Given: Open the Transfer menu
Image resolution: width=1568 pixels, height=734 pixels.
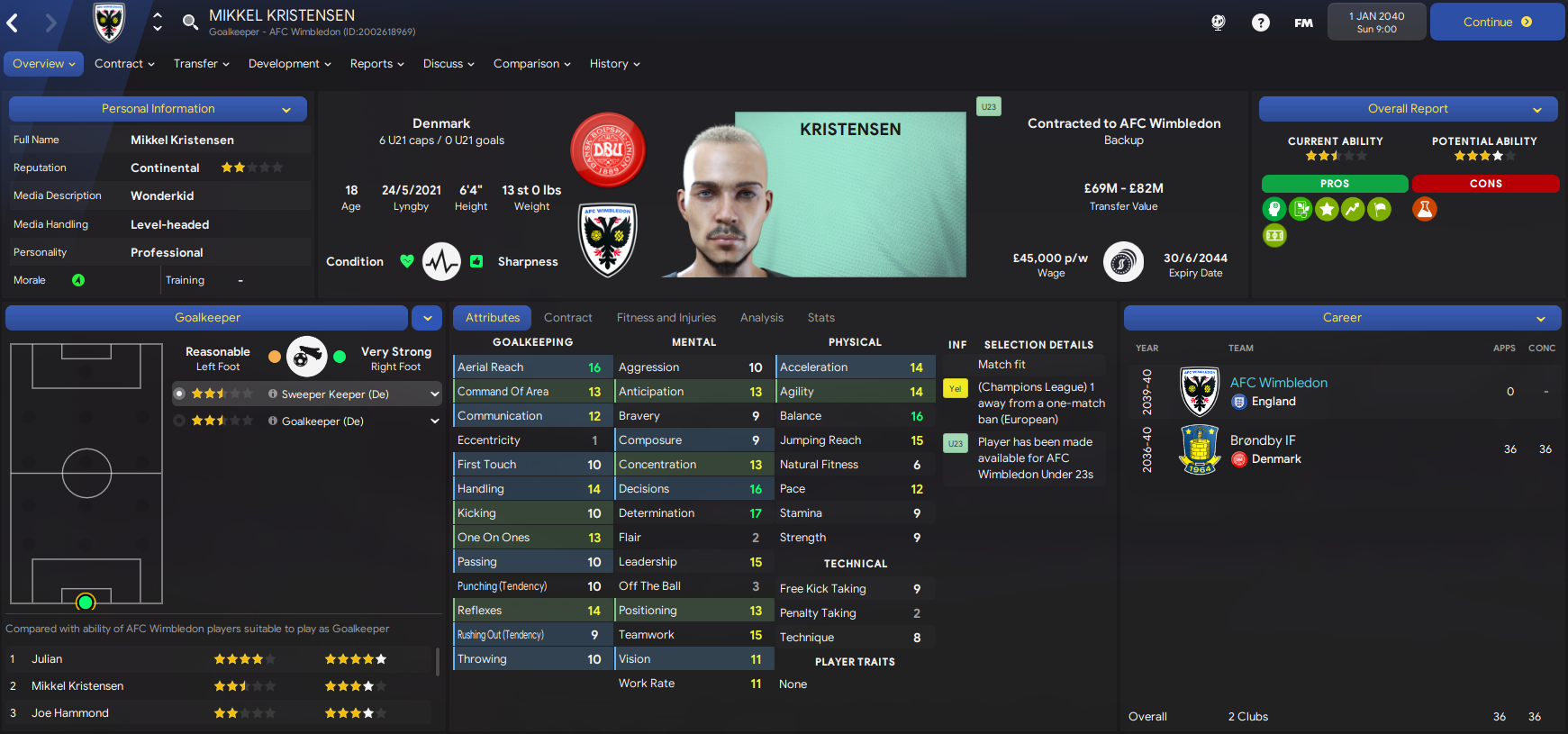Looking at the screenshot, I should click(201, 64).
